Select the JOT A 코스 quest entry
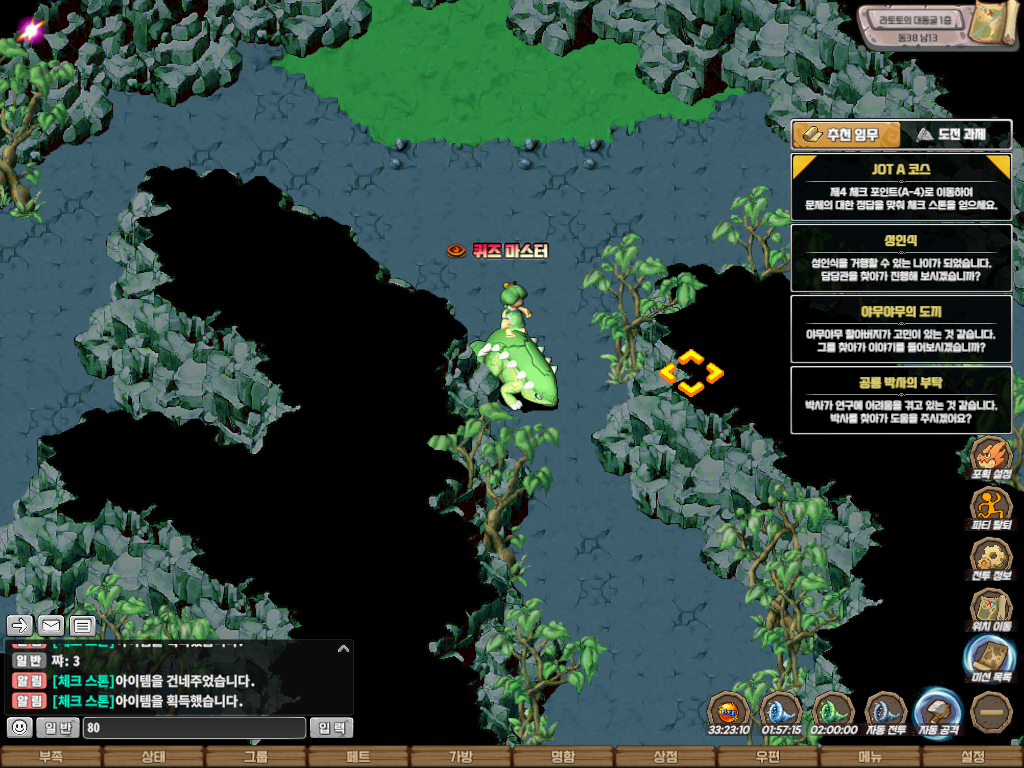1024x768 pixels. (901, 186)
